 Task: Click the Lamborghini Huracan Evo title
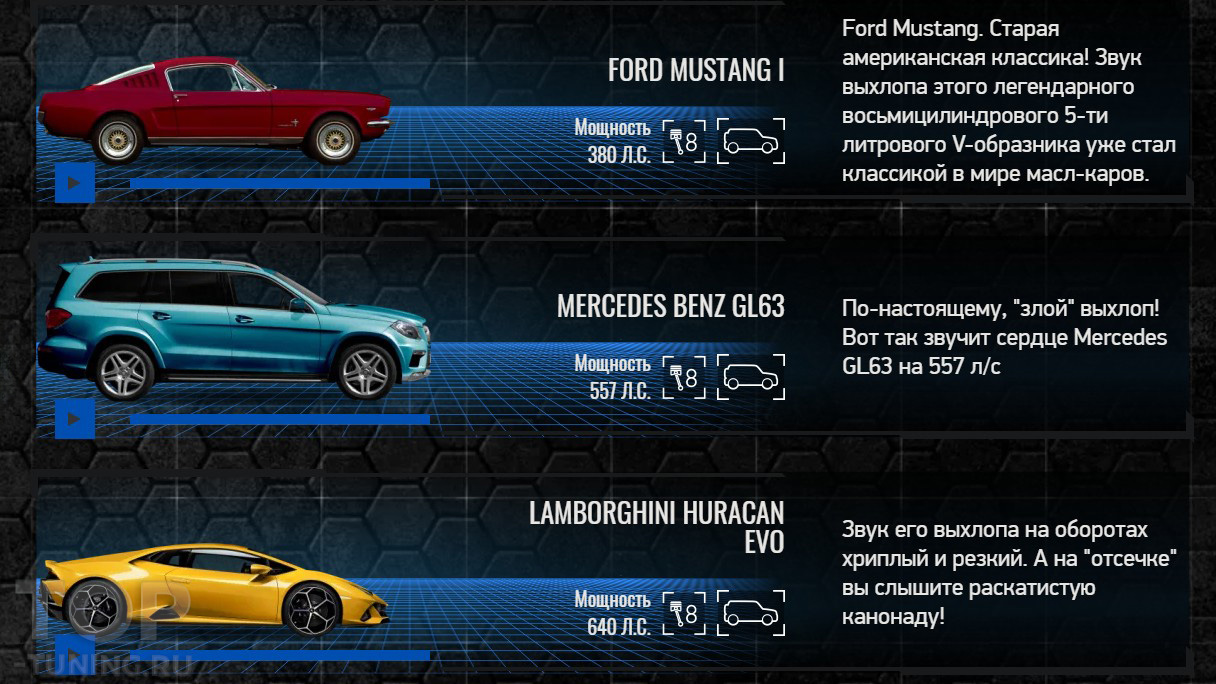pyautogui.click(x=656, y=527)
